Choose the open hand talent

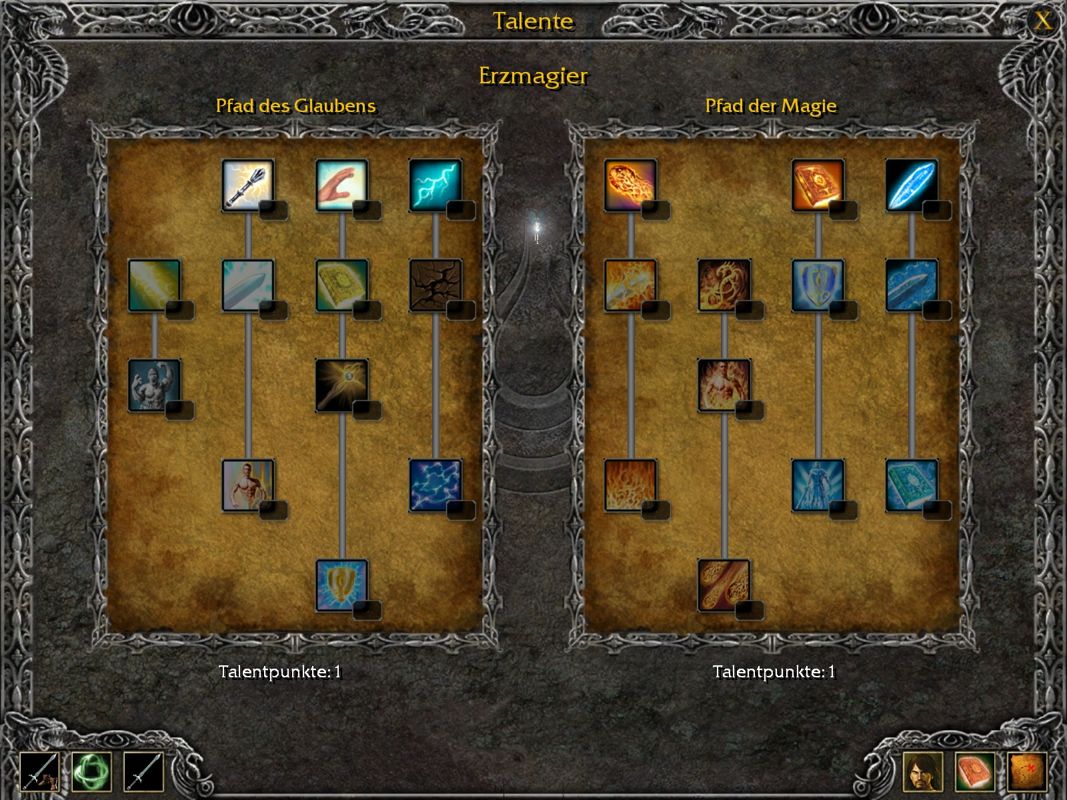pyautogui.click(x=342, y=185)
